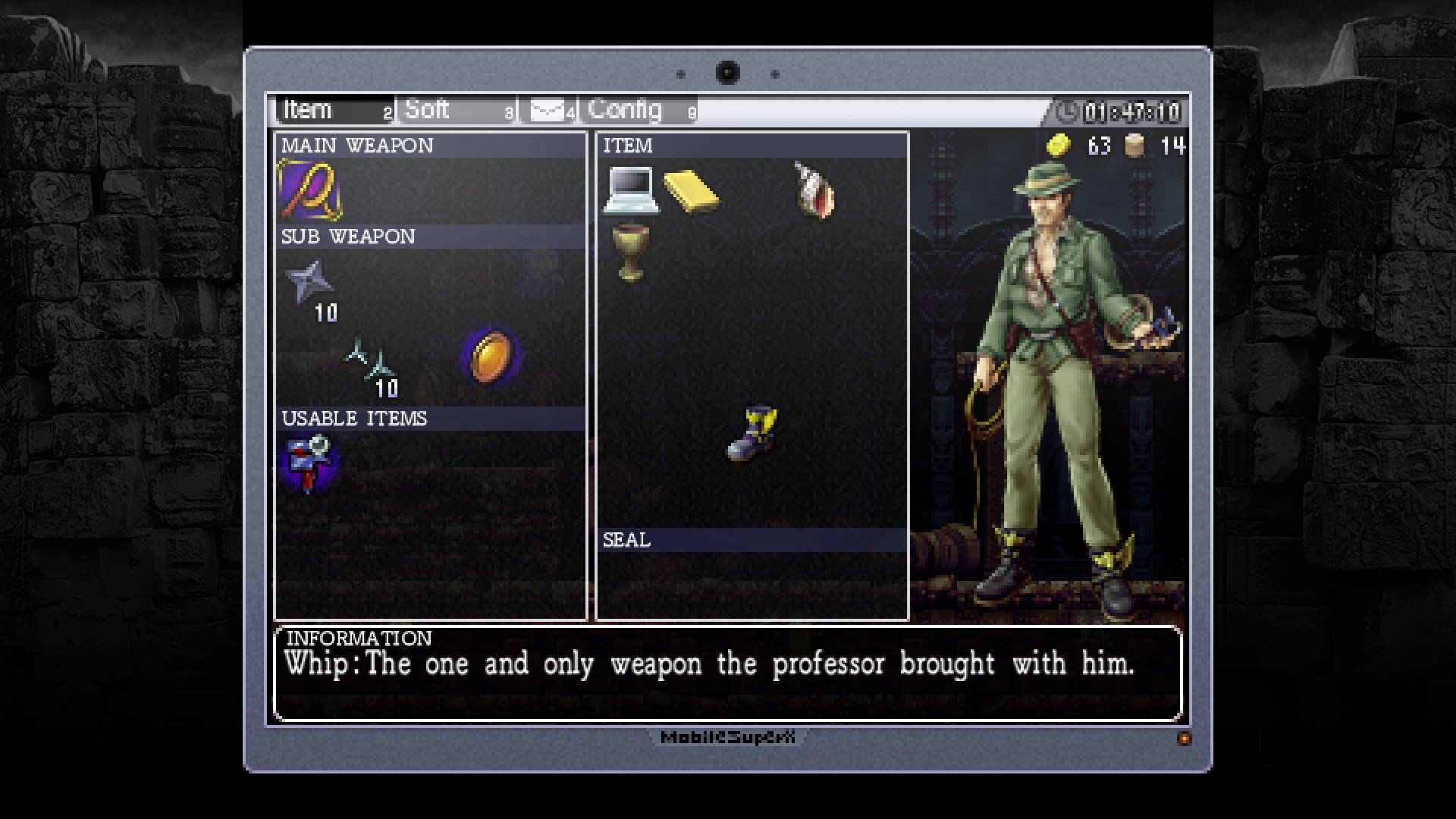
Task: Click the goblet item
Action: click(x=631, y=250)
